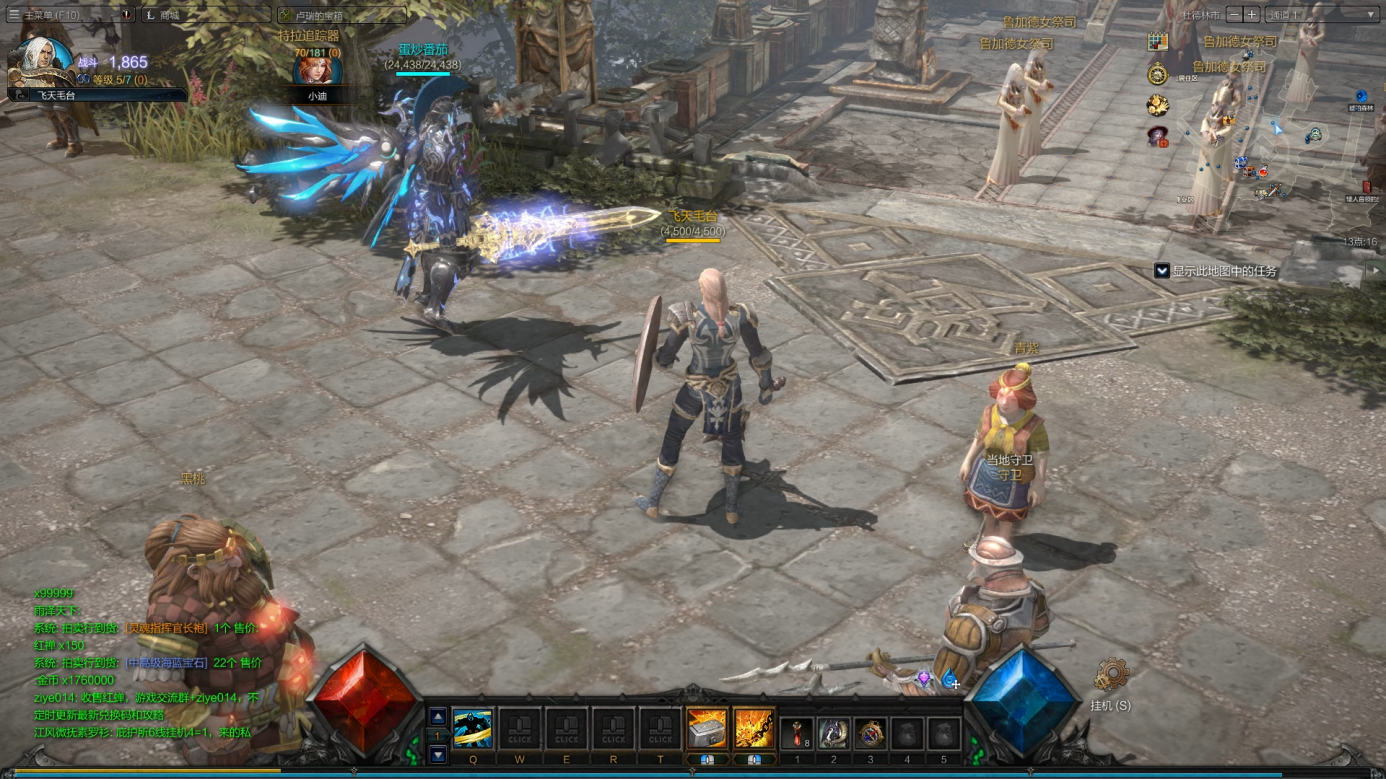Zoom out the minimap
The image size is (1386, 779).
pyautogui.click(x=1234, y=15)
